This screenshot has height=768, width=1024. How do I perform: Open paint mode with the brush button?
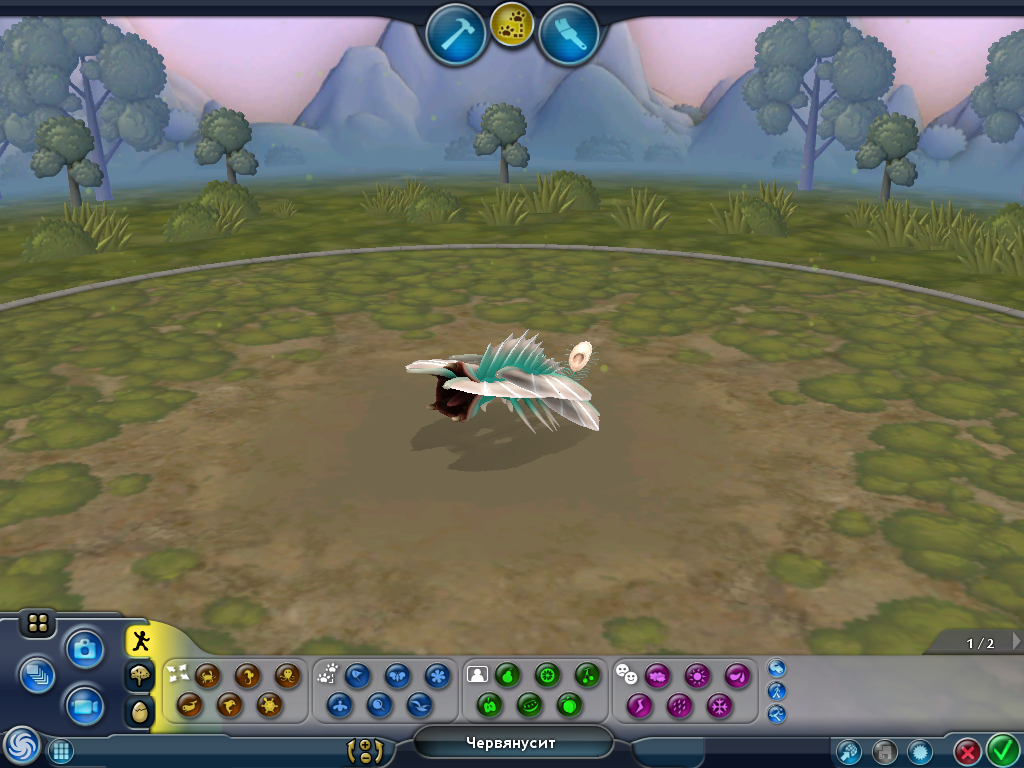[x=568, y=34]
